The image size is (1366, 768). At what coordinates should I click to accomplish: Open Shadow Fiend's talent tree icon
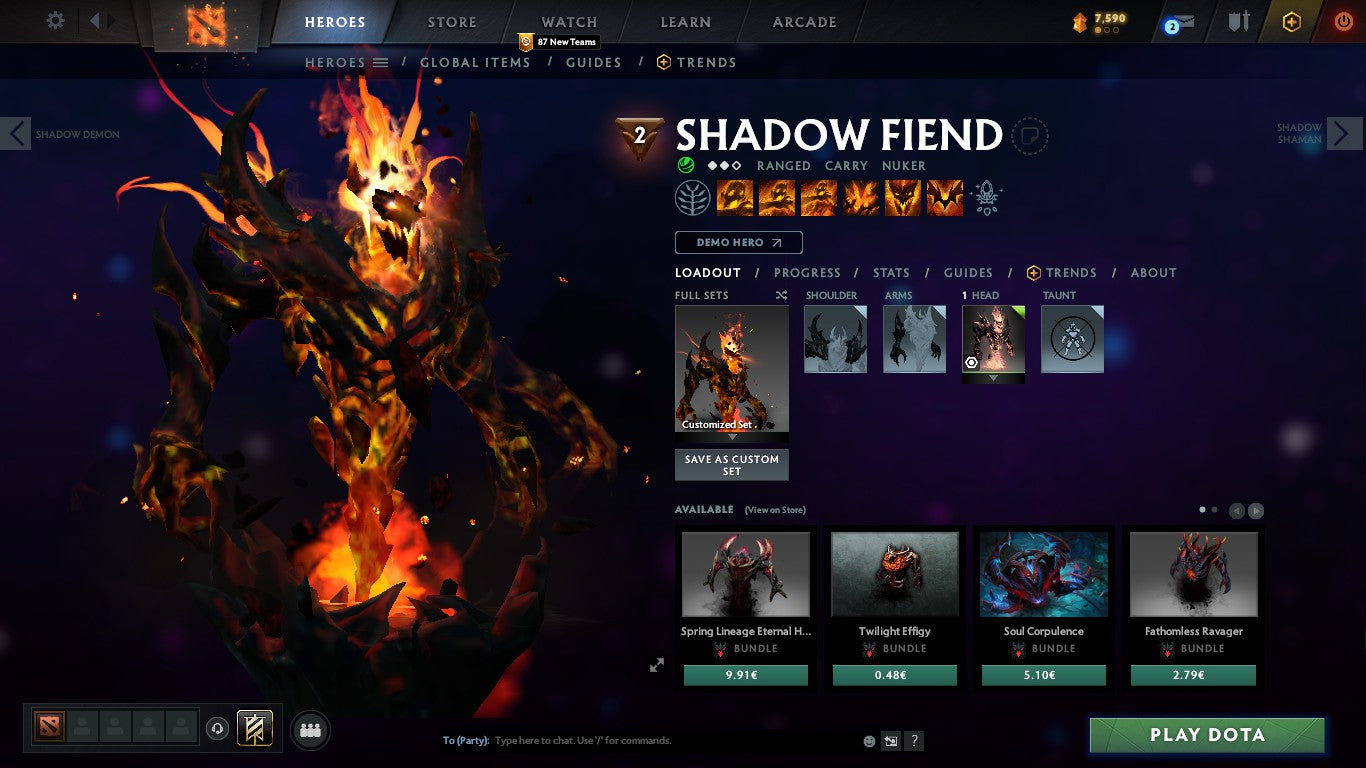pos(692,197)
